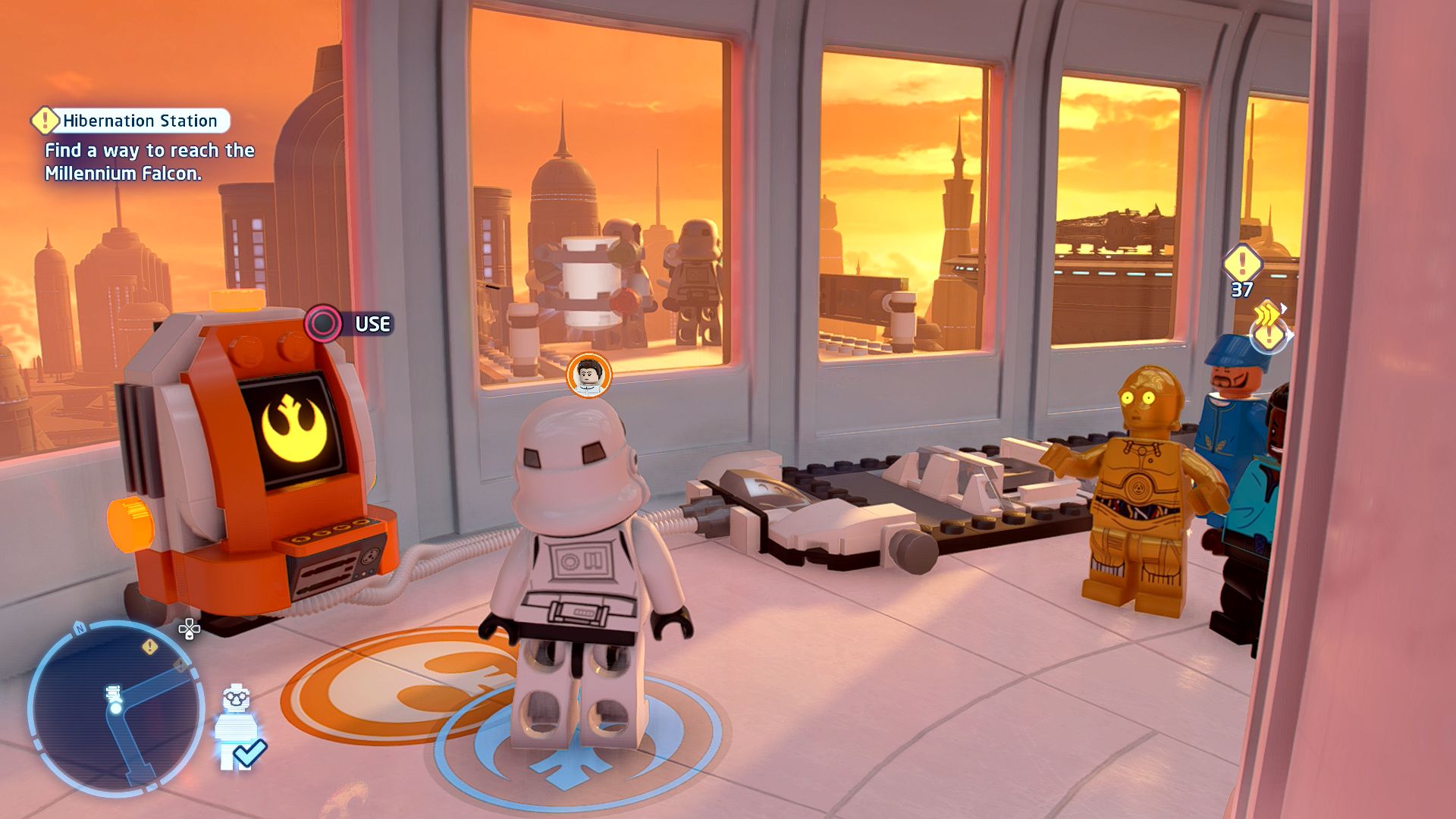Viewport: 1456px width, 819px height.
Task: Select the Hibernation Station objective tracker
Action: pos(130,121)
